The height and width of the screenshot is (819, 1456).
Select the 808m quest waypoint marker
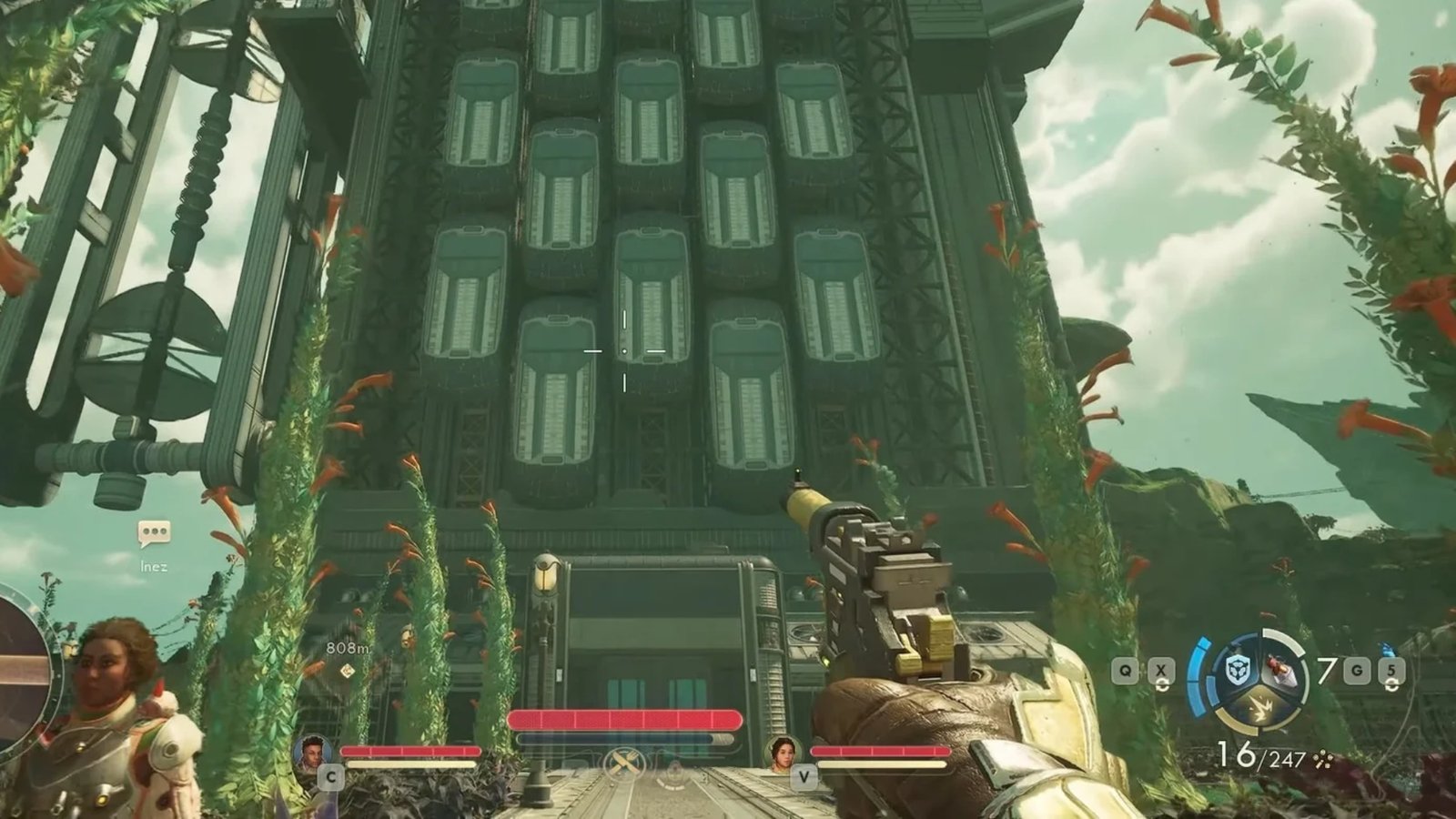tap(347, 671)
